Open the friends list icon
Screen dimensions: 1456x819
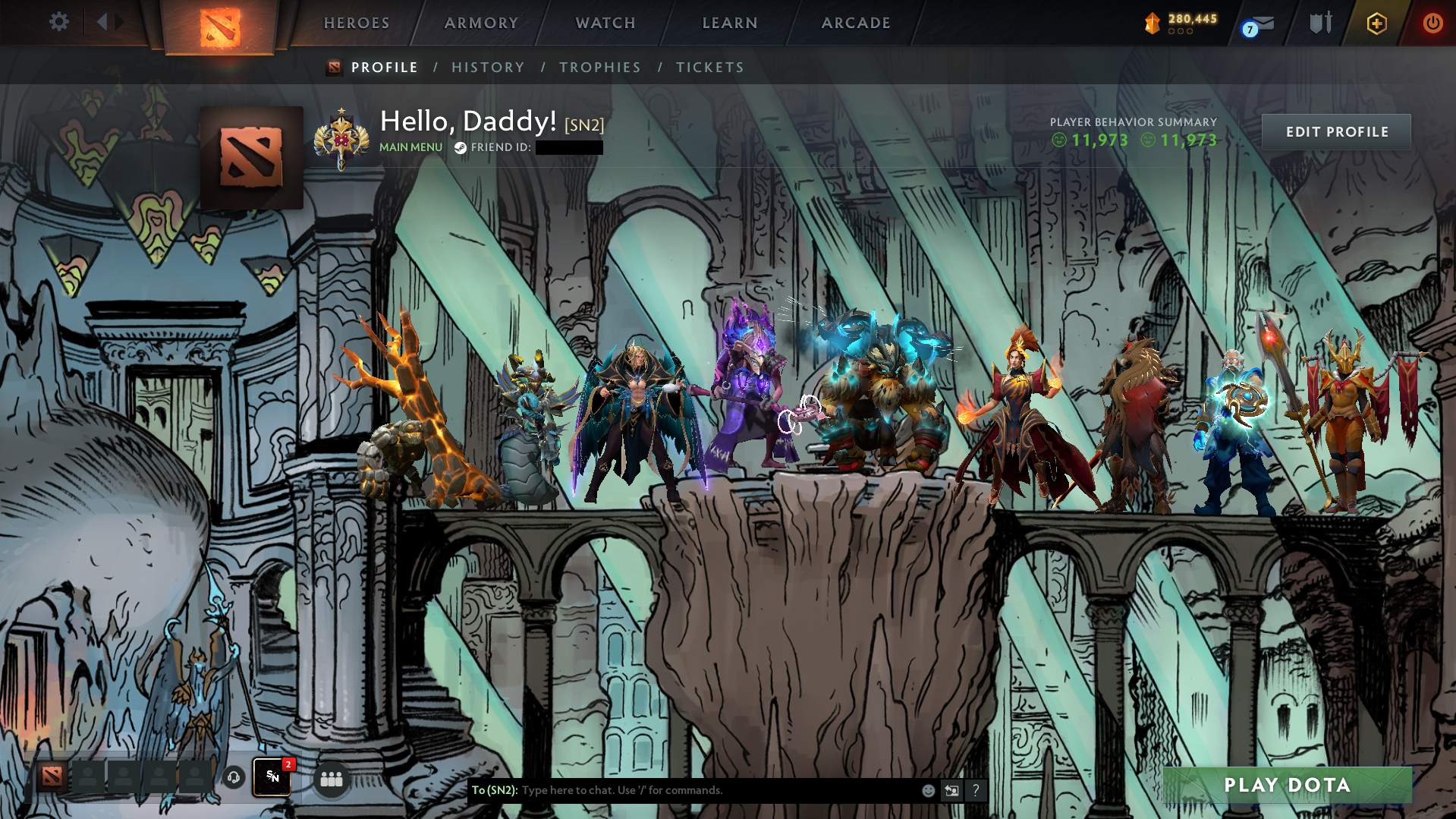(331, 778)
